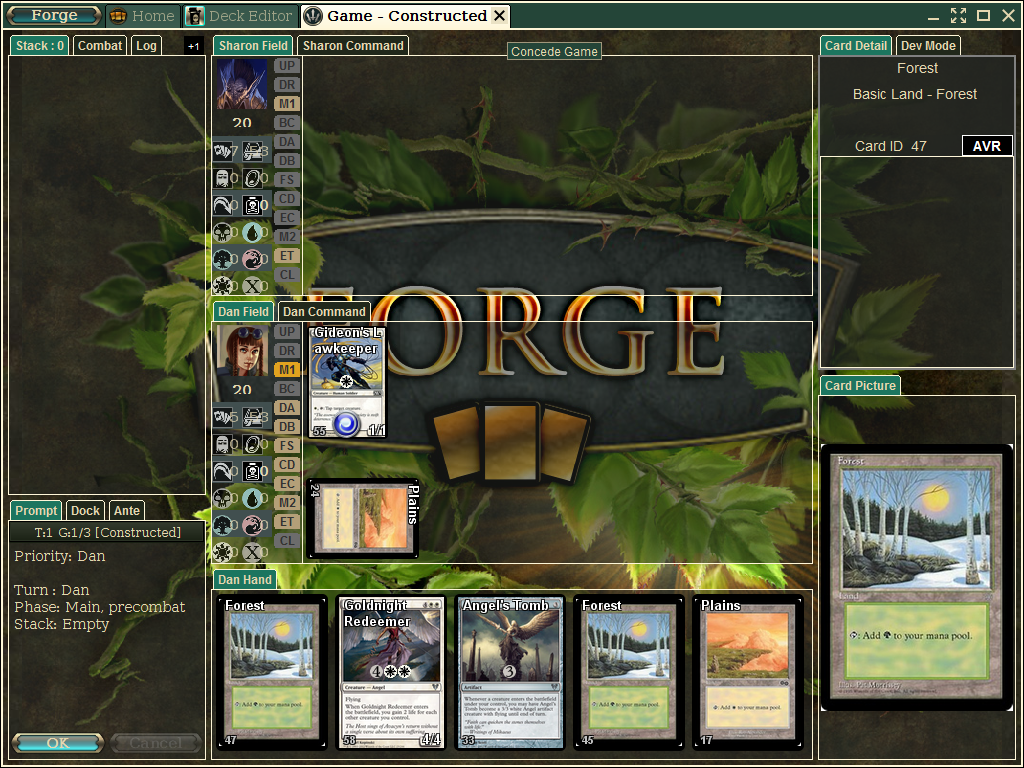Maximize the Forge window

(x=983, y=15)
